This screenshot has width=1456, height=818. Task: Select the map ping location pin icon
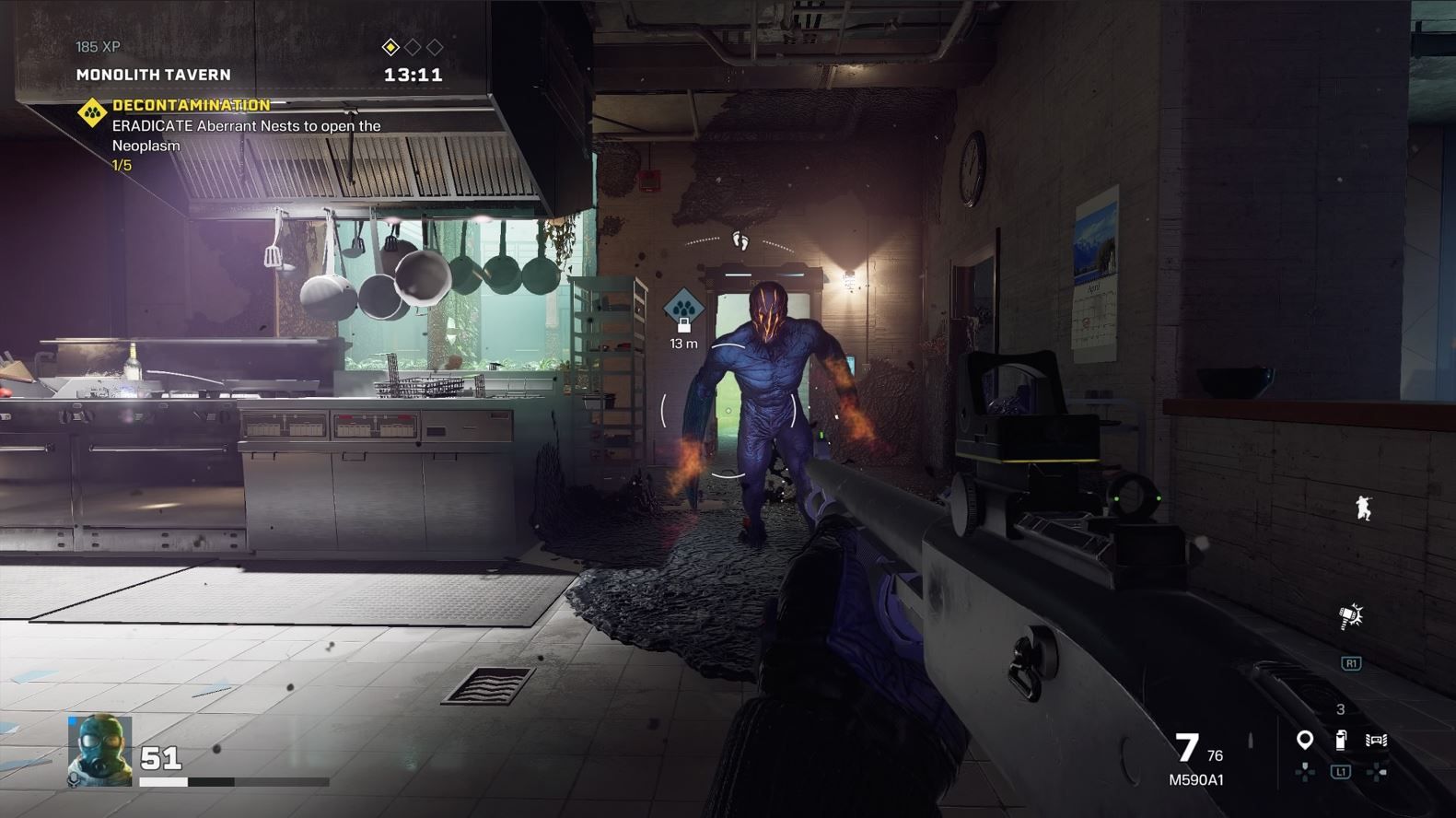pos(1305,739)
